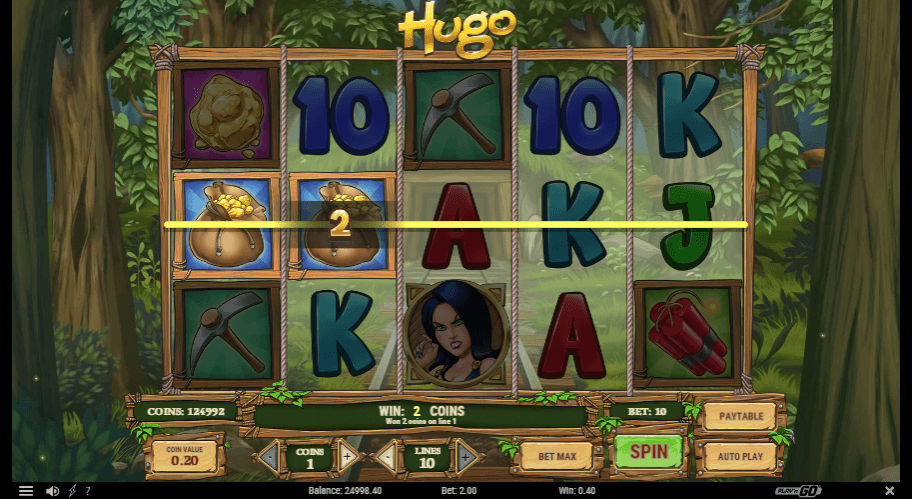
Task: Place the maximum bet with Bet Max
Action: [557, 457]
